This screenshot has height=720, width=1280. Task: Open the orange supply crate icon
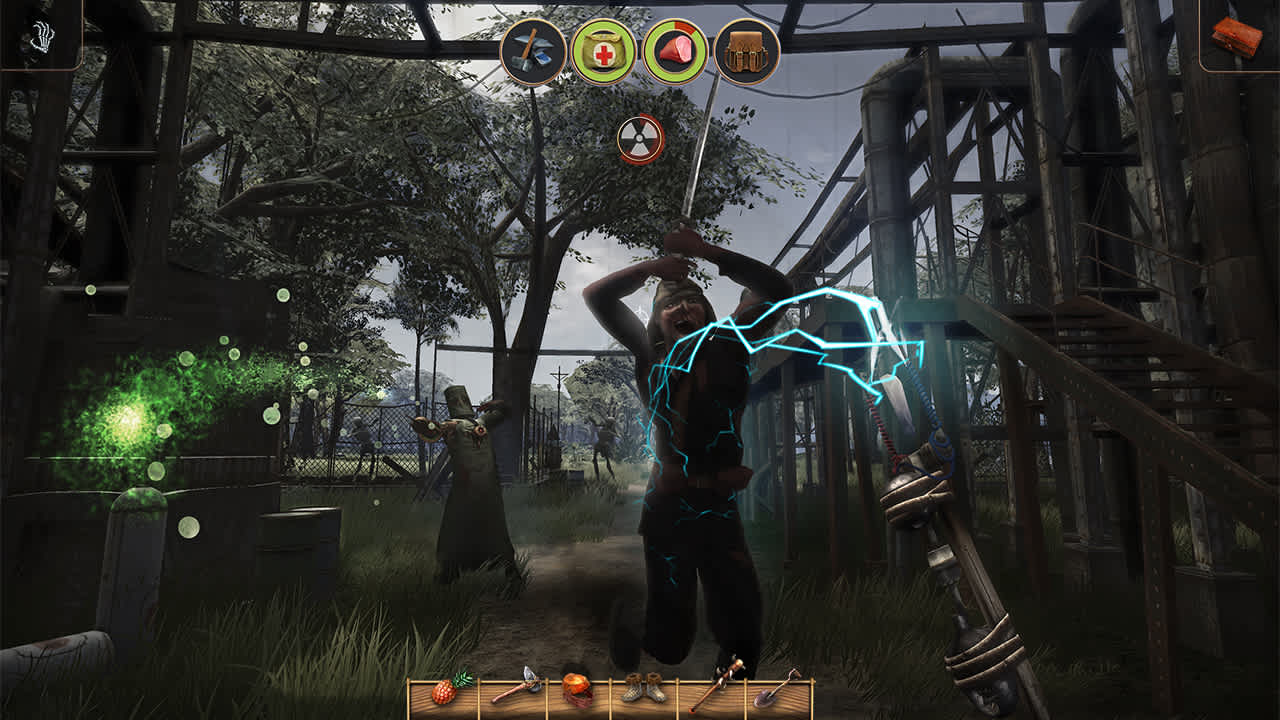[x=1236, y=35]
